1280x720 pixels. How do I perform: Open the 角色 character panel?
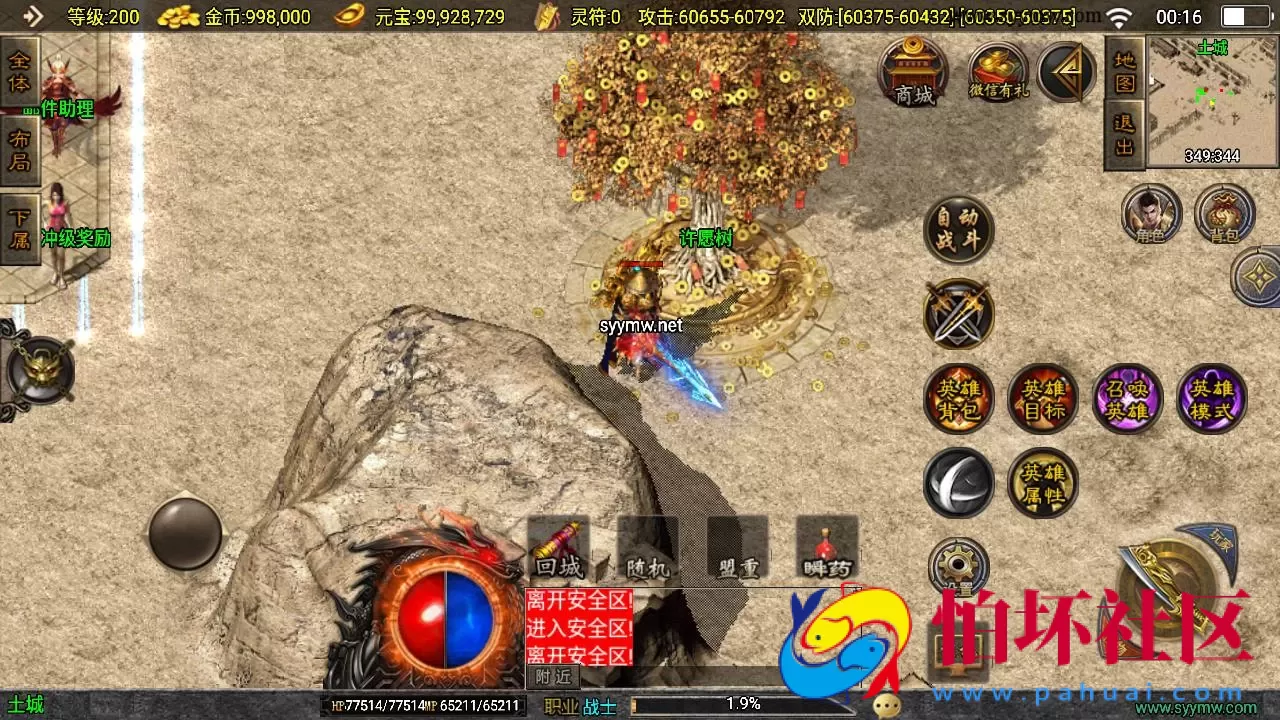click(1152, 213)
